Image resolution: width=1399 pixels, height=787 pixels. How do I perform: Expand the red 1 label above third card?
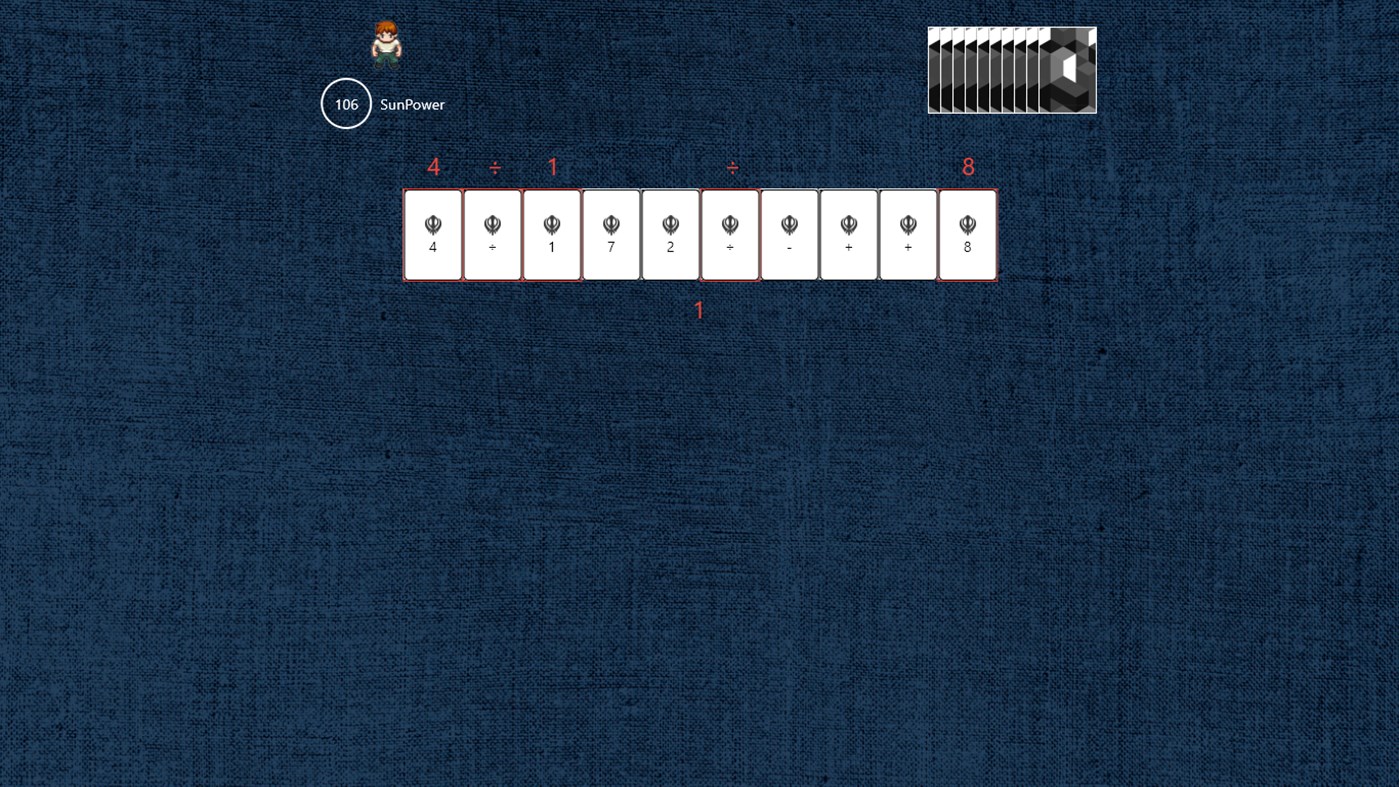tap(551, 167)
